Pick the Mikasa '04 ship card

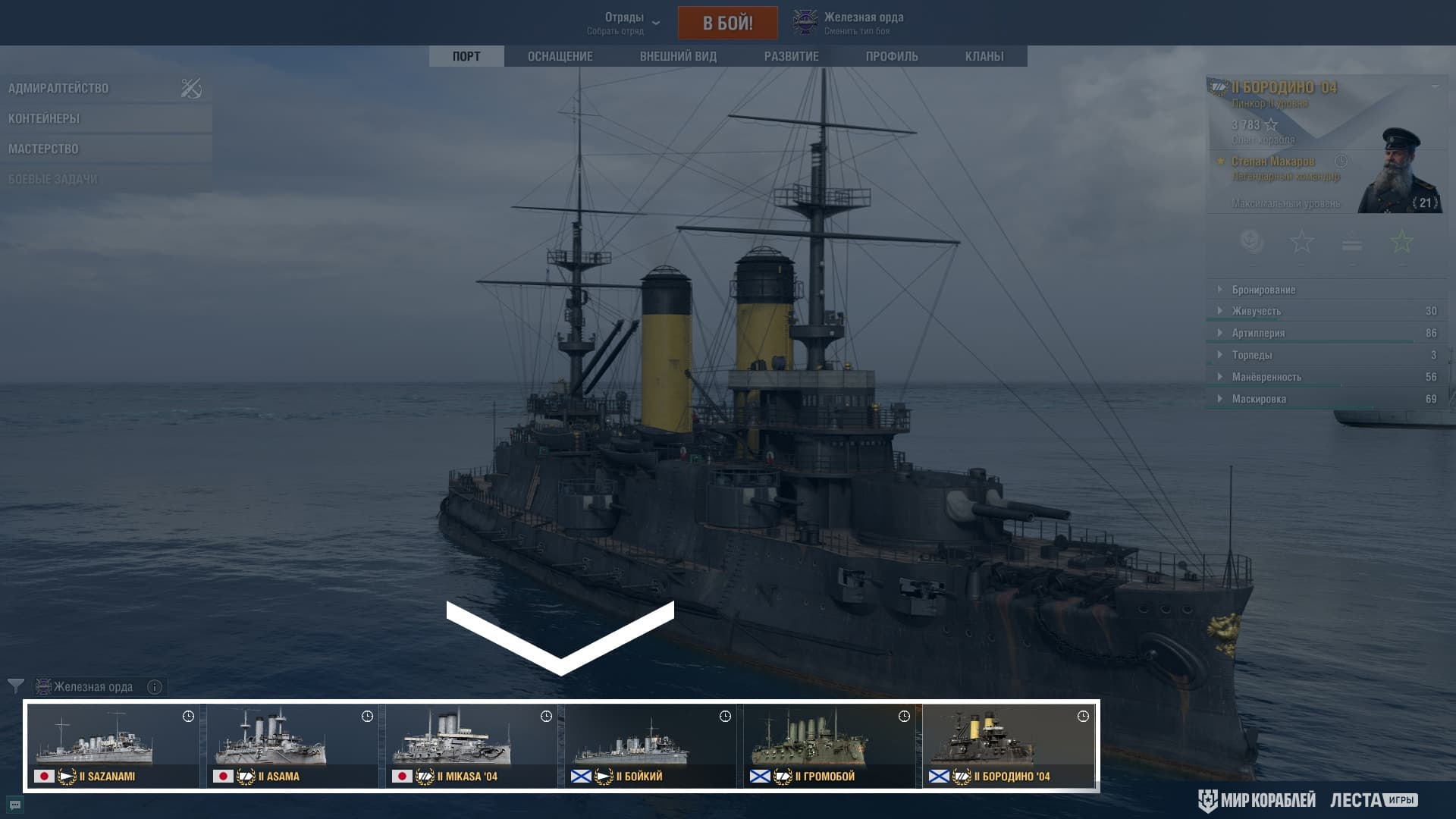(472, 745)
